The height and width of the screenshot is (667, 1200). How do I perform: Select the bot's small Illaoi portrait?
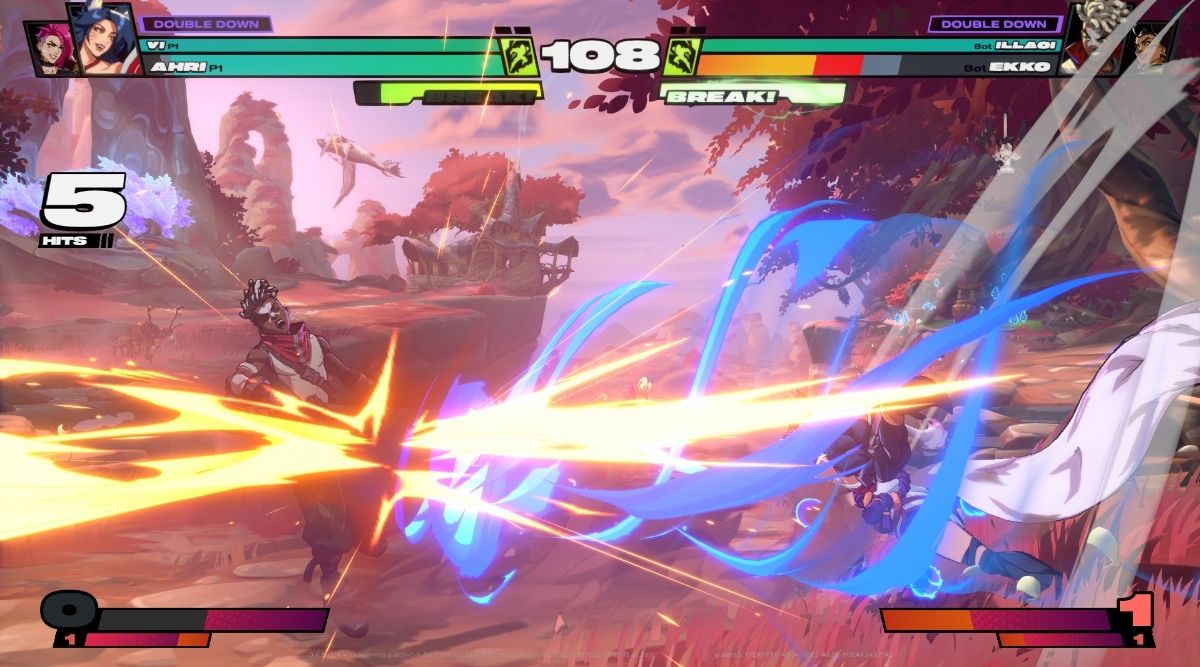tap(1150, 47)
